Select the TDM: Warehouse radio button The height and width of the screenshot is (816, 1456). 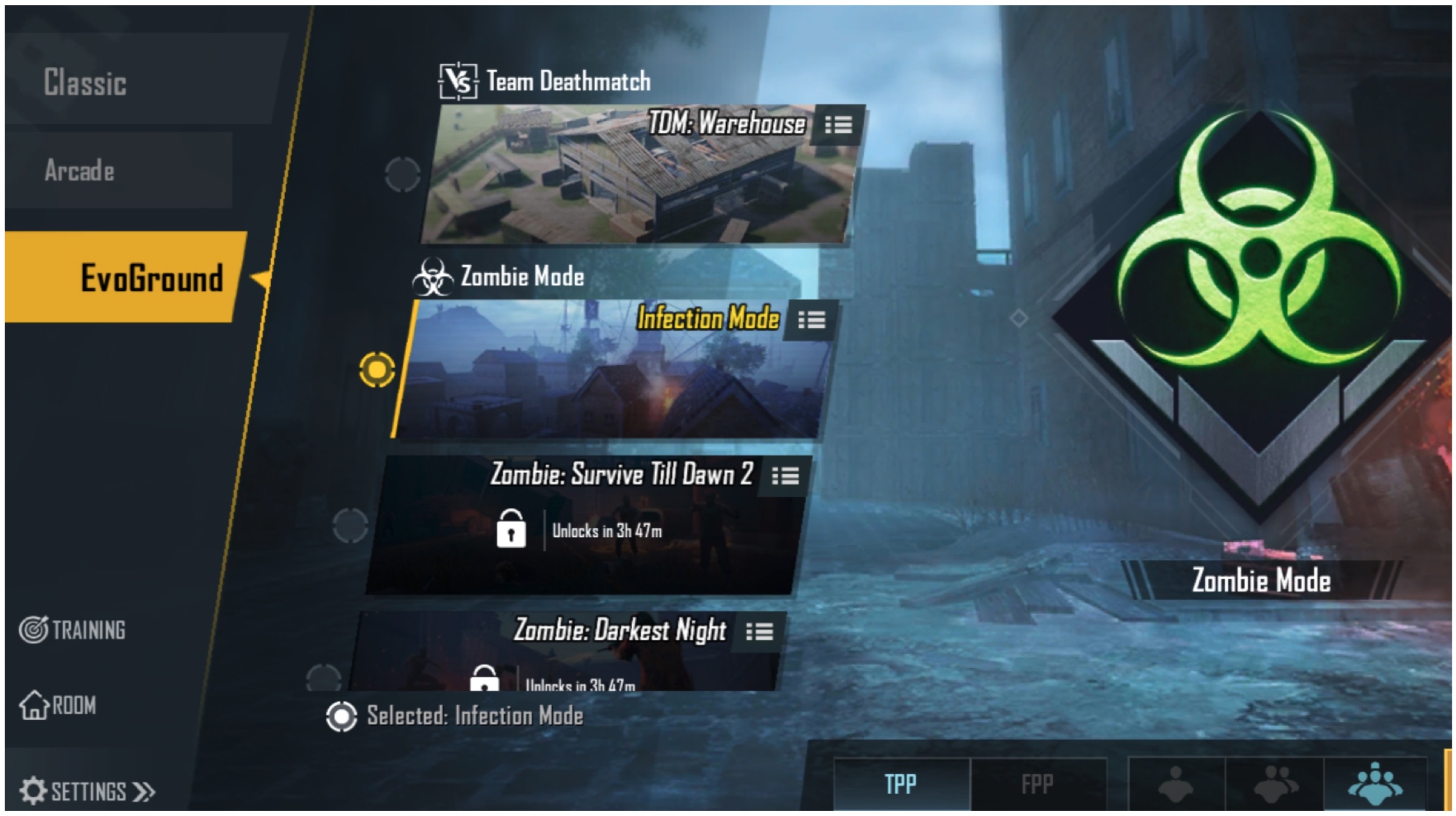coord(402,174)
